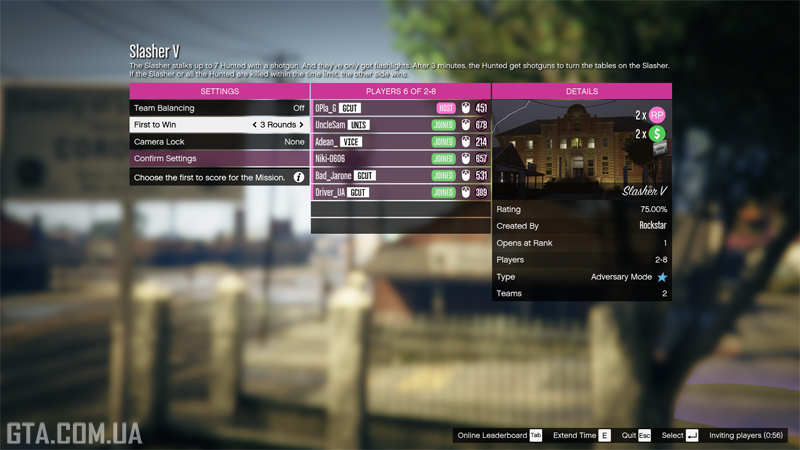Viewport: 800px width, 450px height.
Task: Choose player Driver_UA row
Action: coord(400,193)
